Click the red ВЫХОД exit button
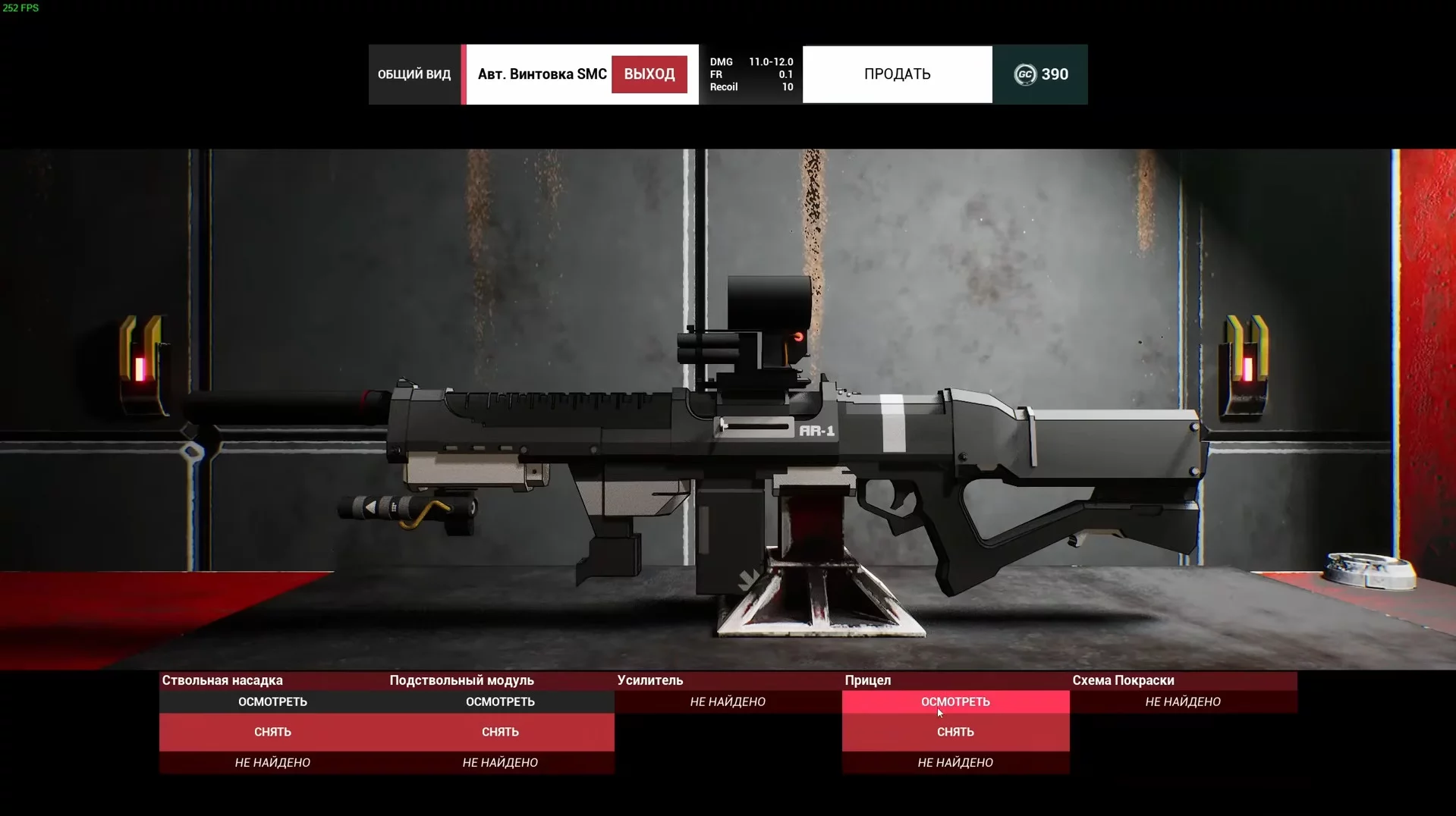Image resolution: width=1456 pixels, height=816 pixels. coord(649,74)
